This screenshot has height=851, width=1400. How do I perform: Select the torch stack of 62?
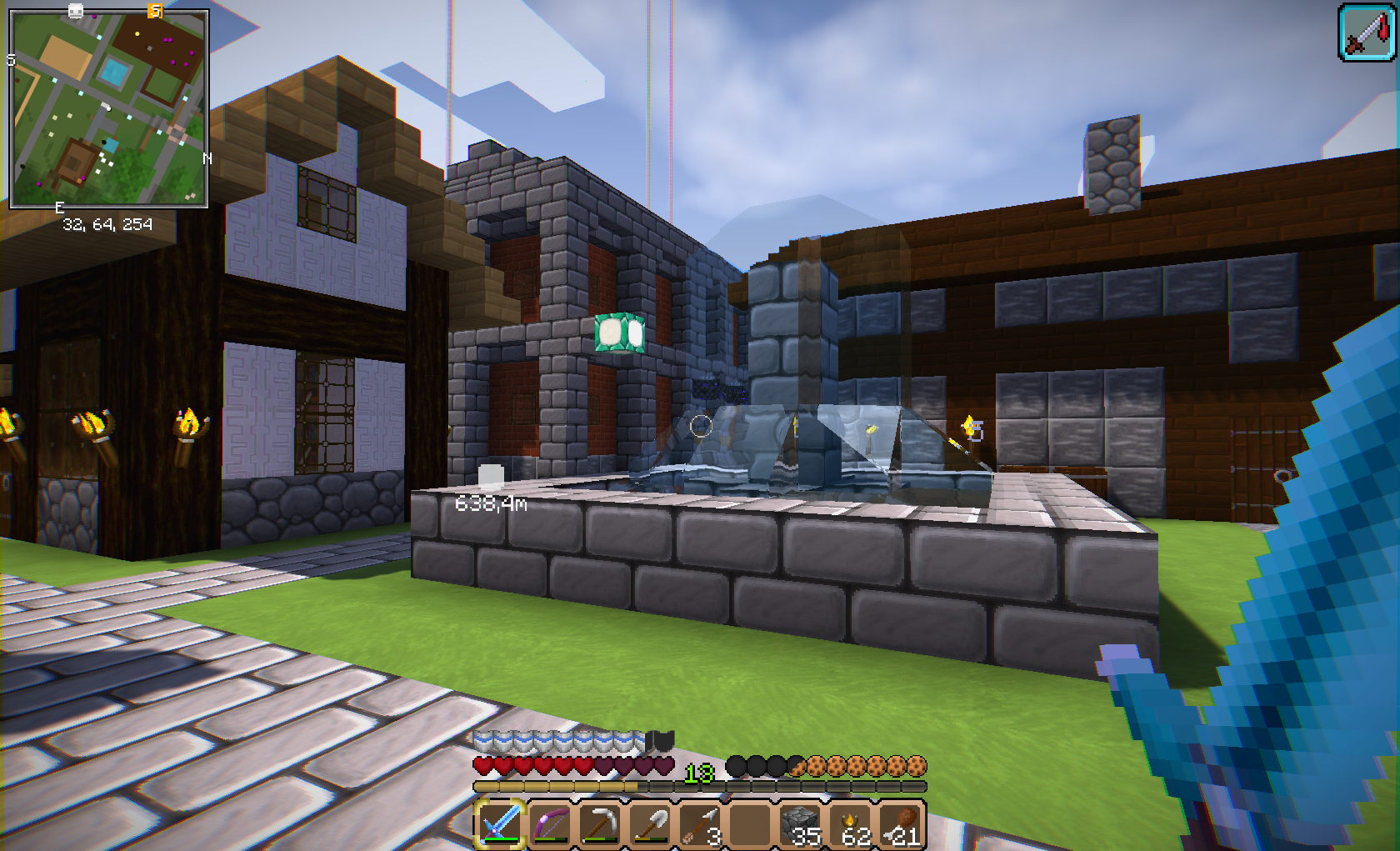pyautogui.click(x=852, y=823)
